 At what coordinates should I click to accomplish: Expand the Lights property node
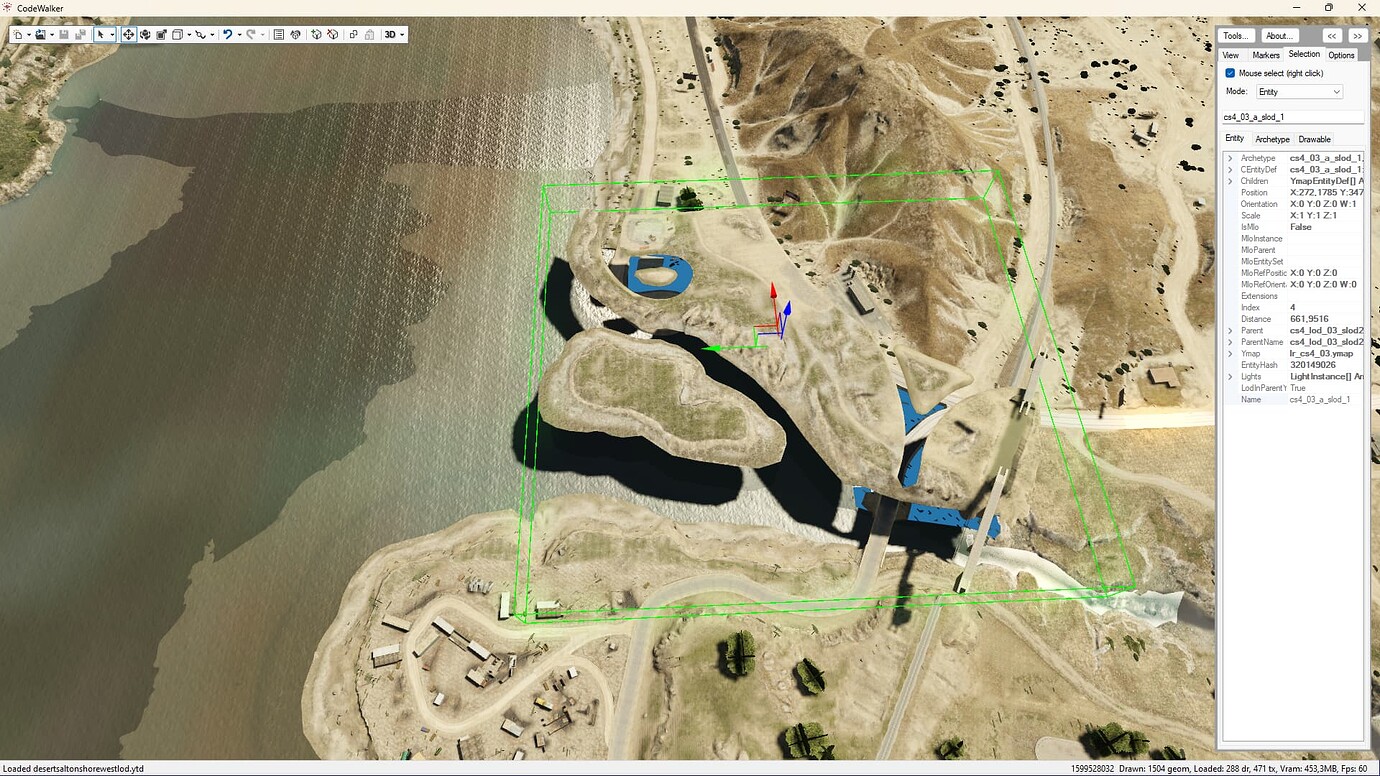1230,376
